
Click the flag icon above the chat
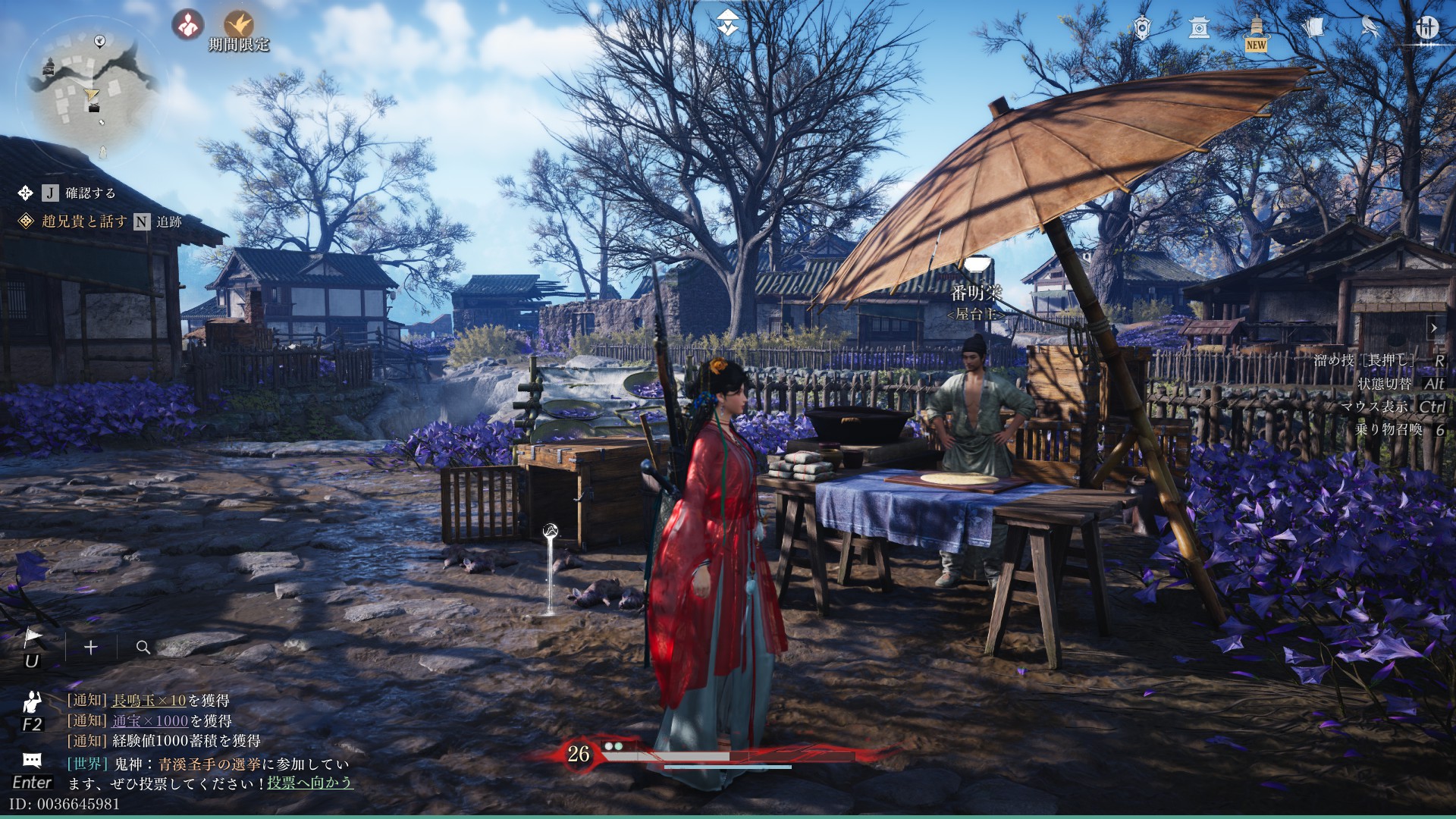[32, 639]
